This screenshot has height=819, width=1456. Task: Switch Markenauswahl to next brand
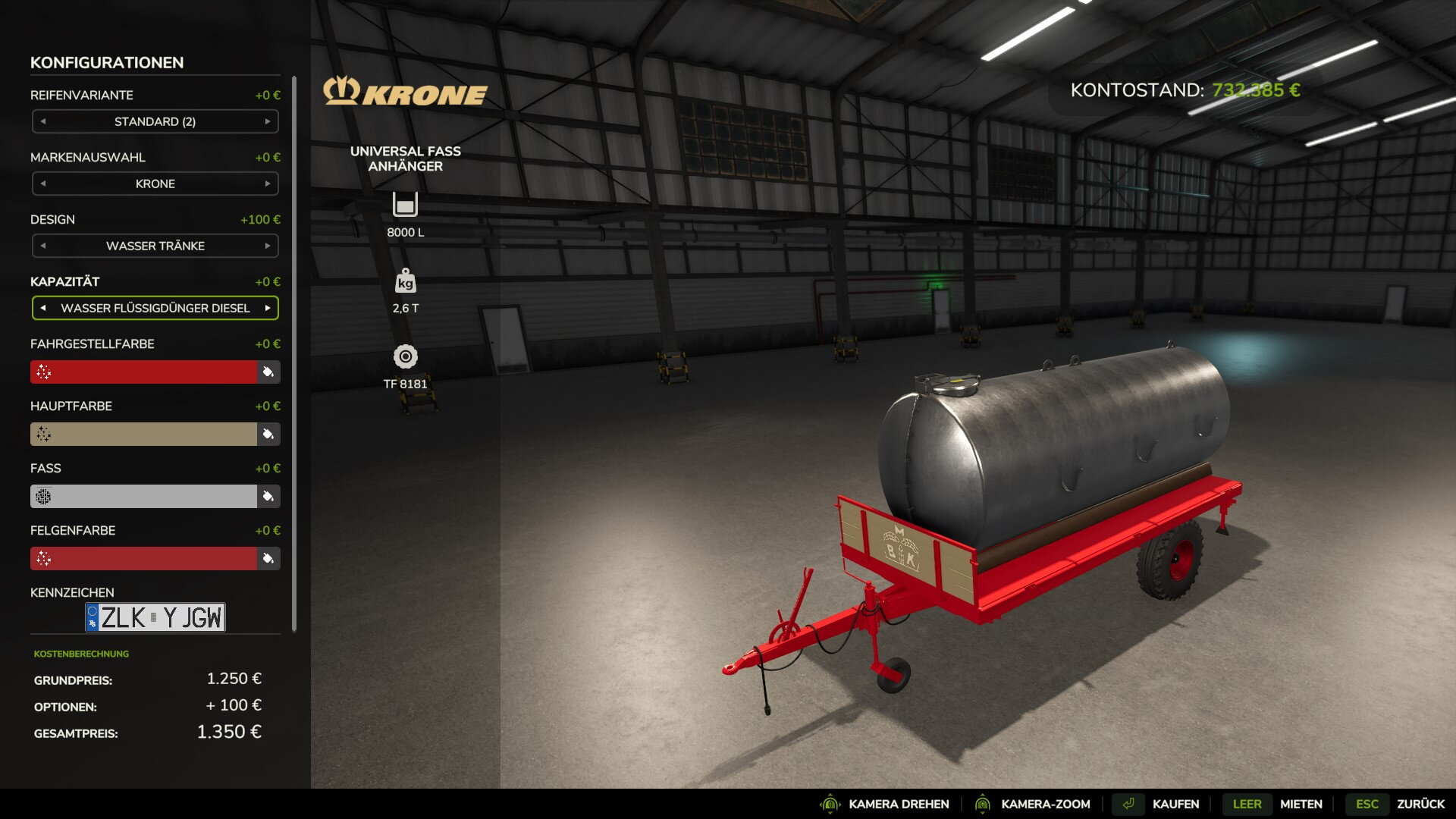pyautogui.click(x=267, y=184)
